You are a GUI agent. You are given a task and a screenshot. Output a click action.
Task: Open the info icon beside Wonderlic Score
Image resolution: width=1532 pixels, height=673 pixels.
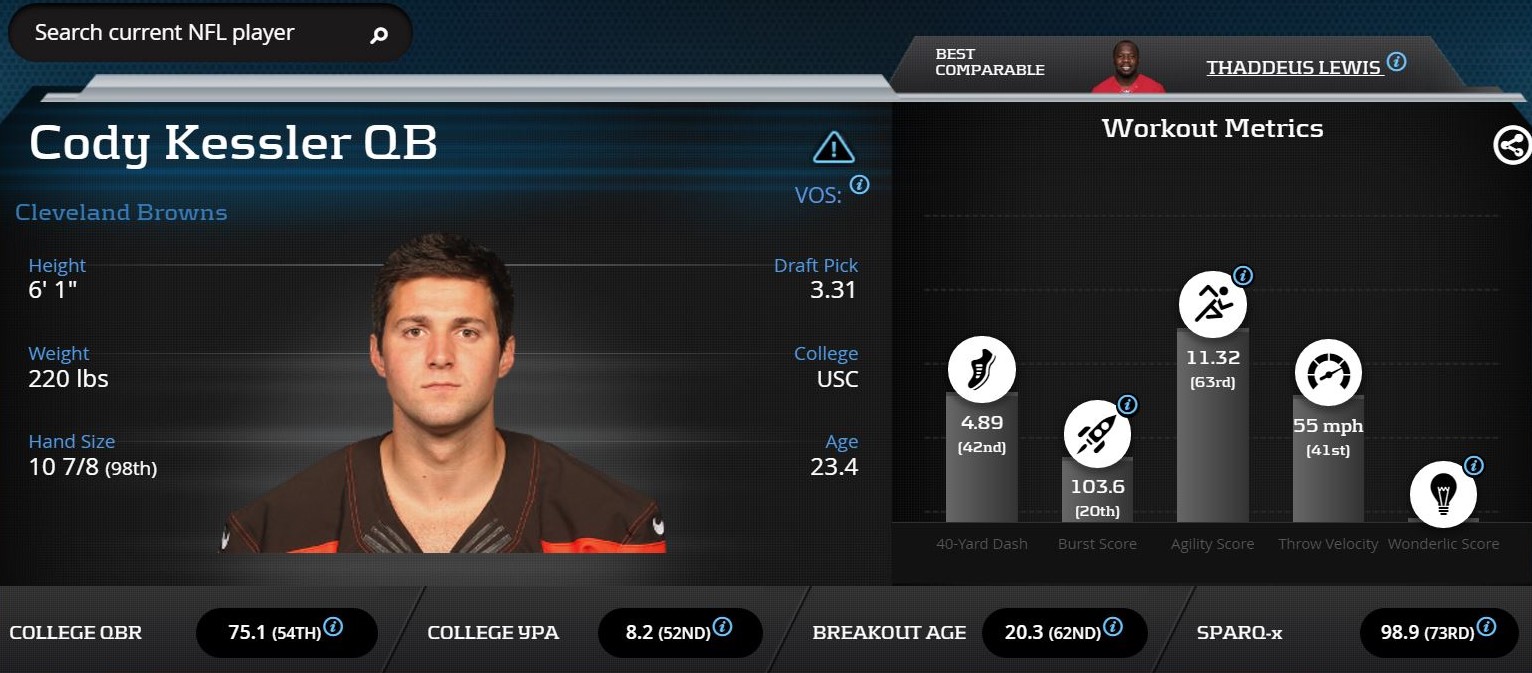[x=1473, y=465]
